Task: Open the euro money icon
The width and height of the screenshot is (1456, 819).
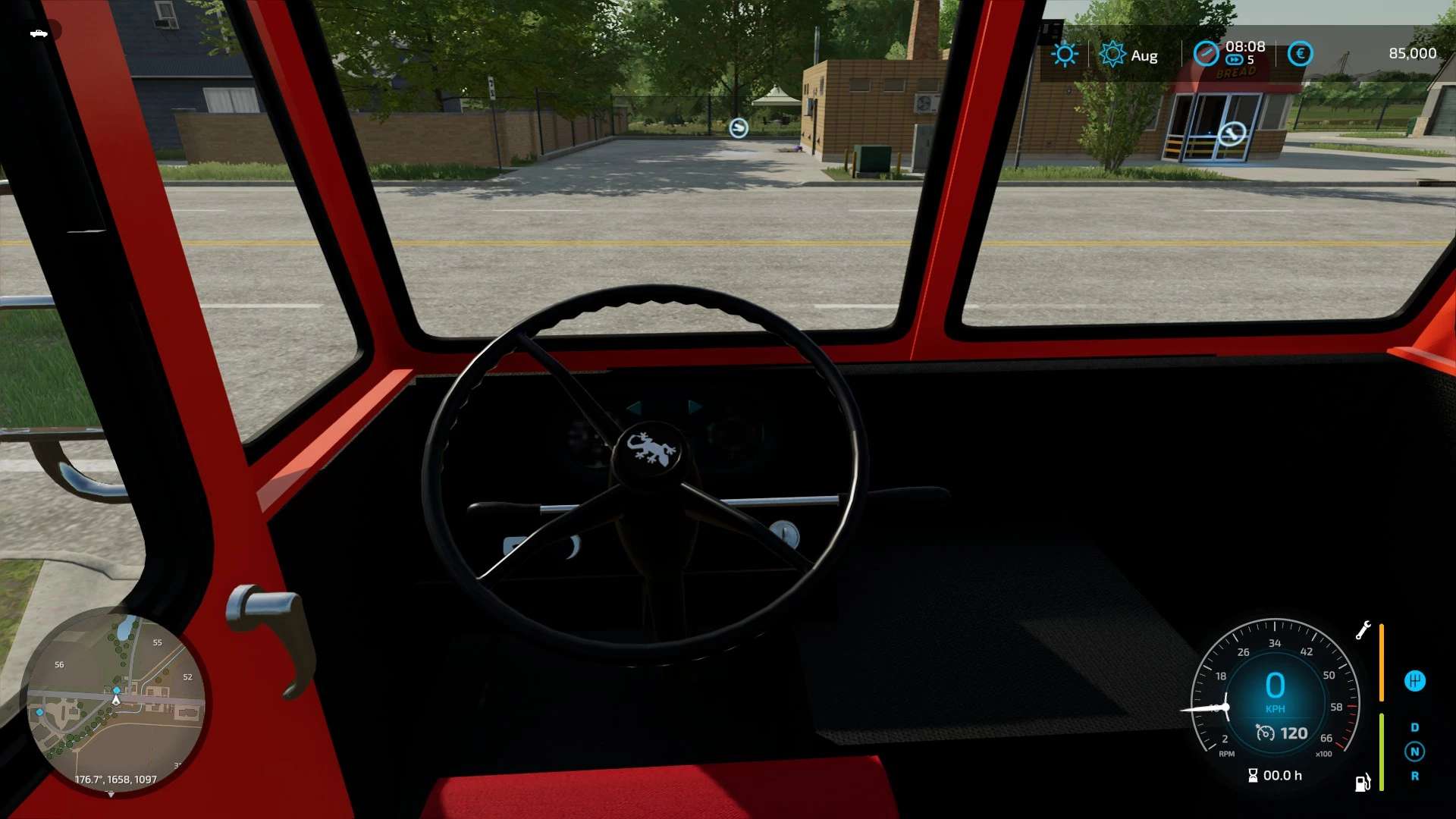Action: click(1300, 53)
